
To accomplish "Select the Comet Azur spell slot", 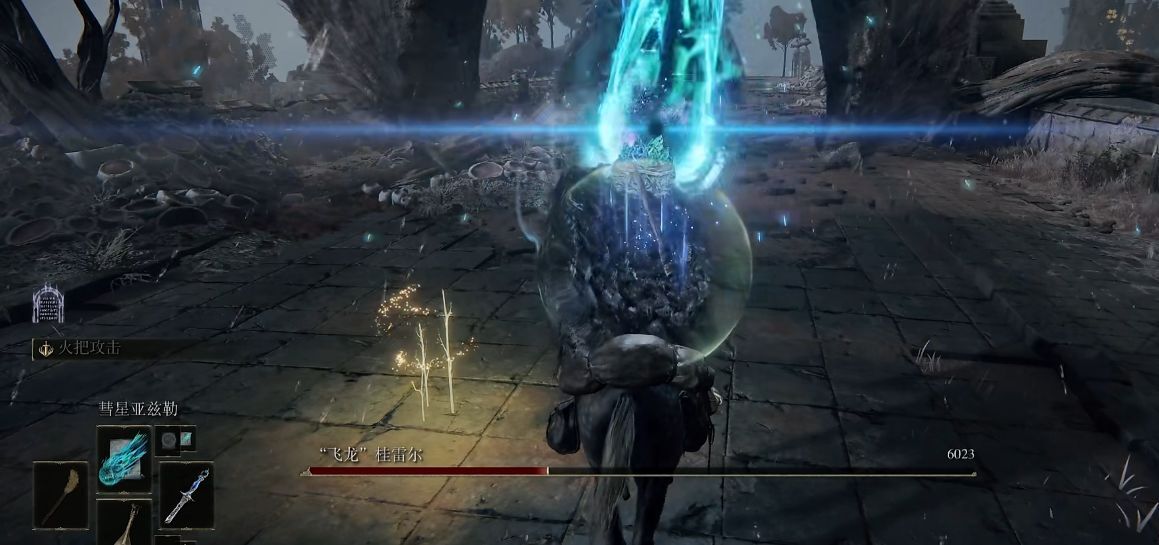I will pyautogui.click(x=124, y=458).
